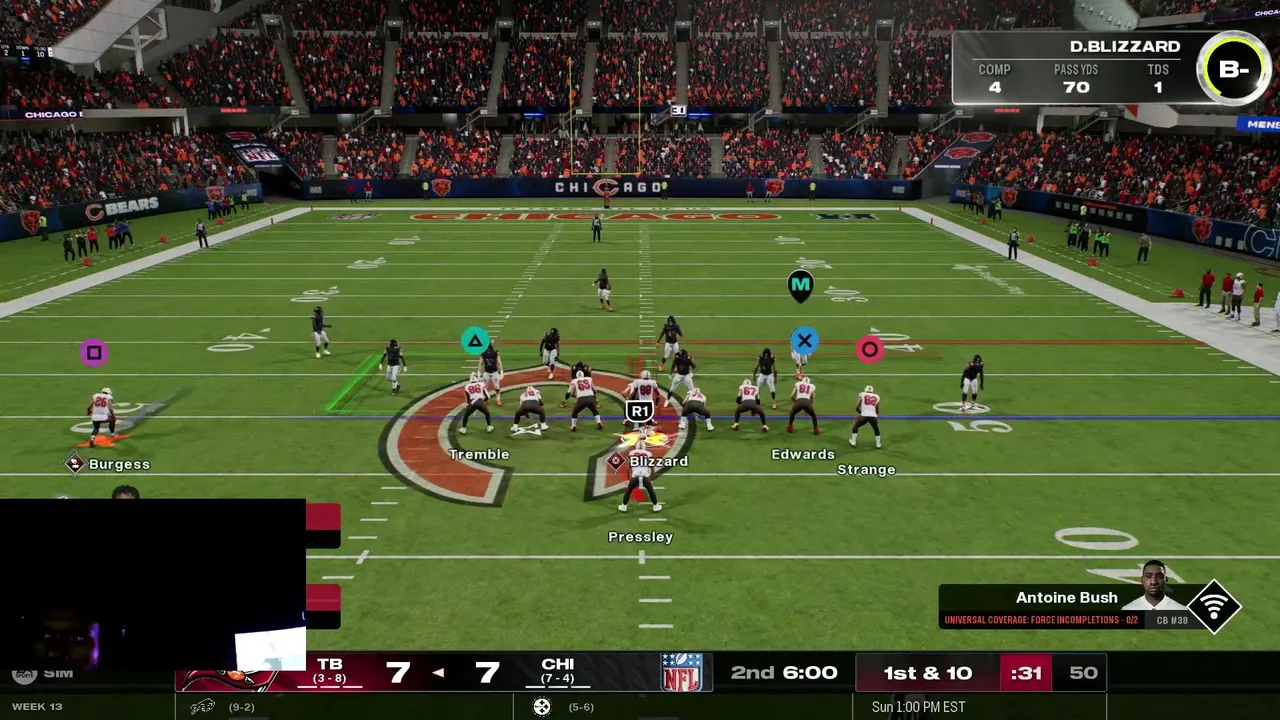Pick the Tremble receiver name tag
Image resolution: width=1280 pixels, height=720 pixels.
click(x=479, y=454)
